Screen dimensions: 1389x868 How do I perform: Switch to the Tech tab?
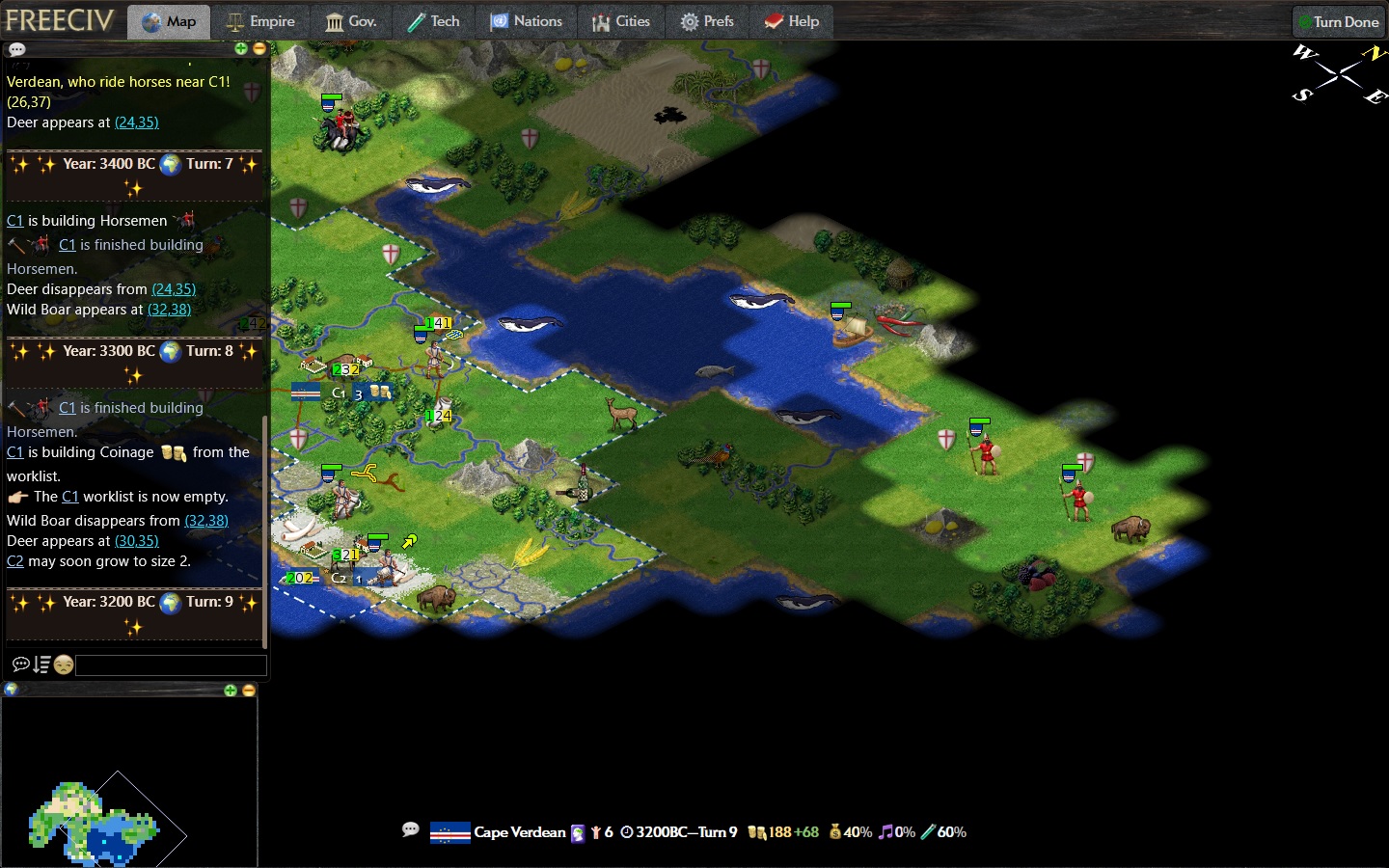pyautogui.click(x=433, y=21)
